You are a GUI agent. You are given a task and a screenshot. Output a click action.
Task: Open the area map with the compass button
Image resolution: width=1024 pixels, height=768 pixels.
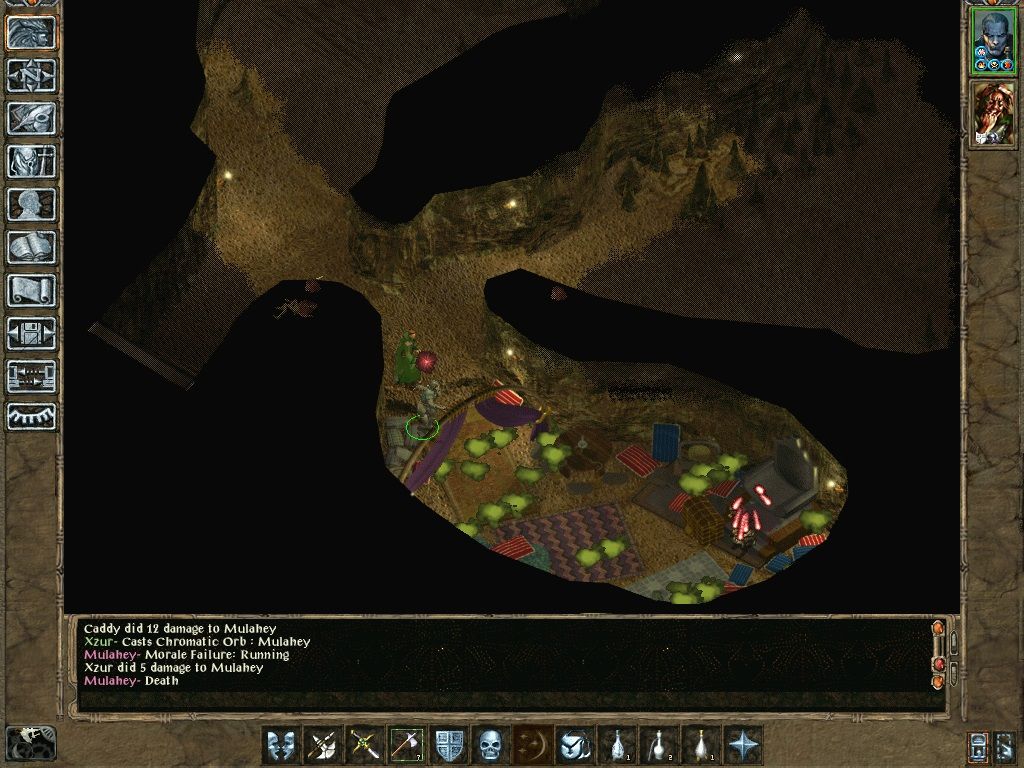31,75
